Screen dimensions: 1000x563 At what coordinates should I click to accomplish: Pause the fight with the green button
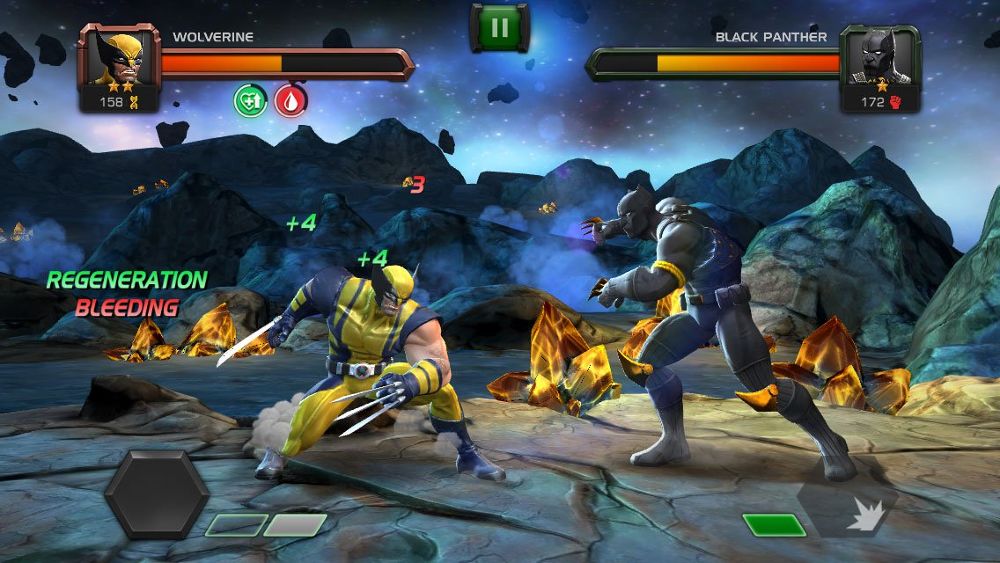pyautogui.click(x=499, y=28)
